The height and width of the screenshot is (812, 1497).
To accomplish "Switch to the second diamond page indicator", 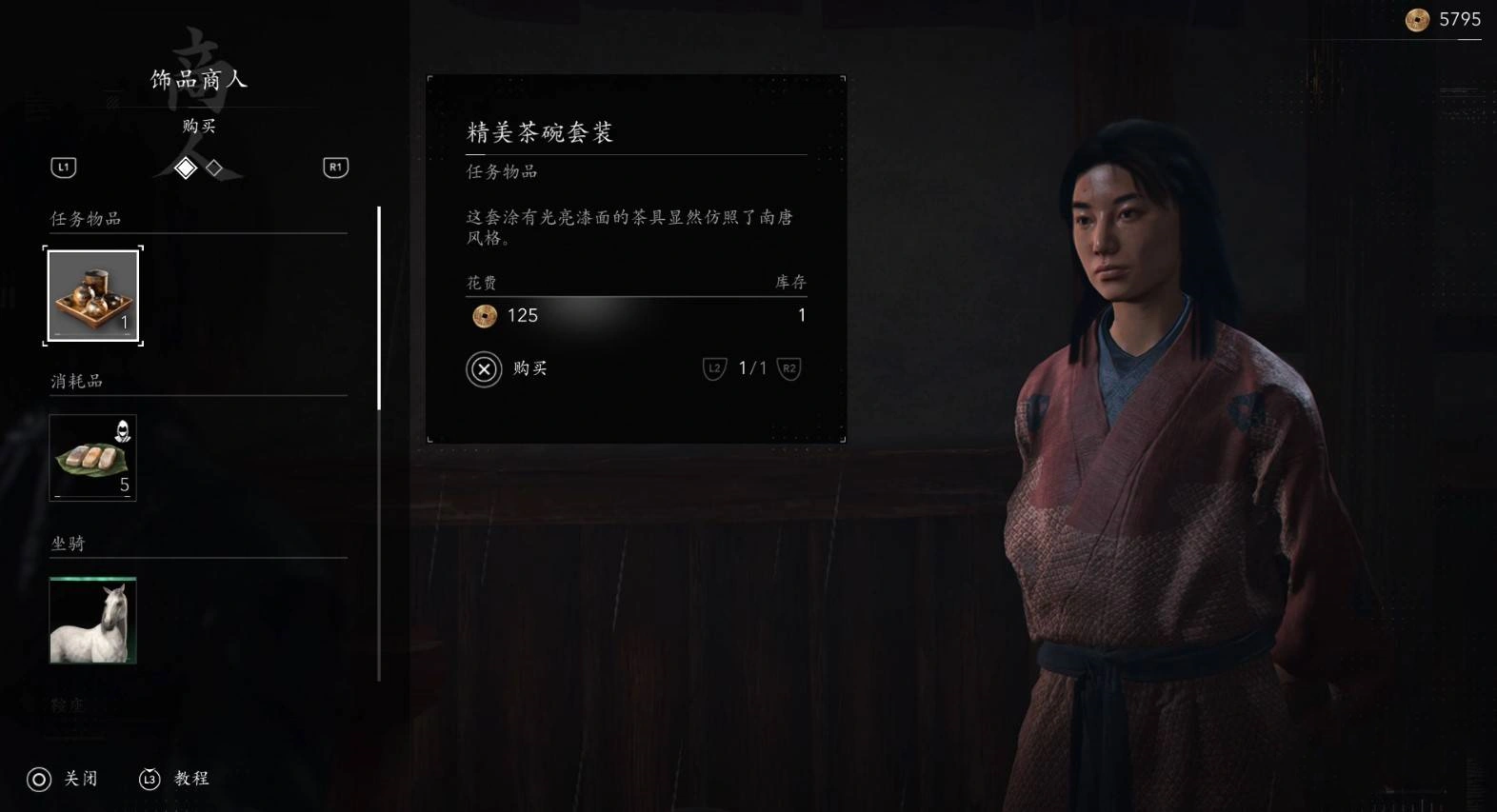I will click(x=216, y=168).
